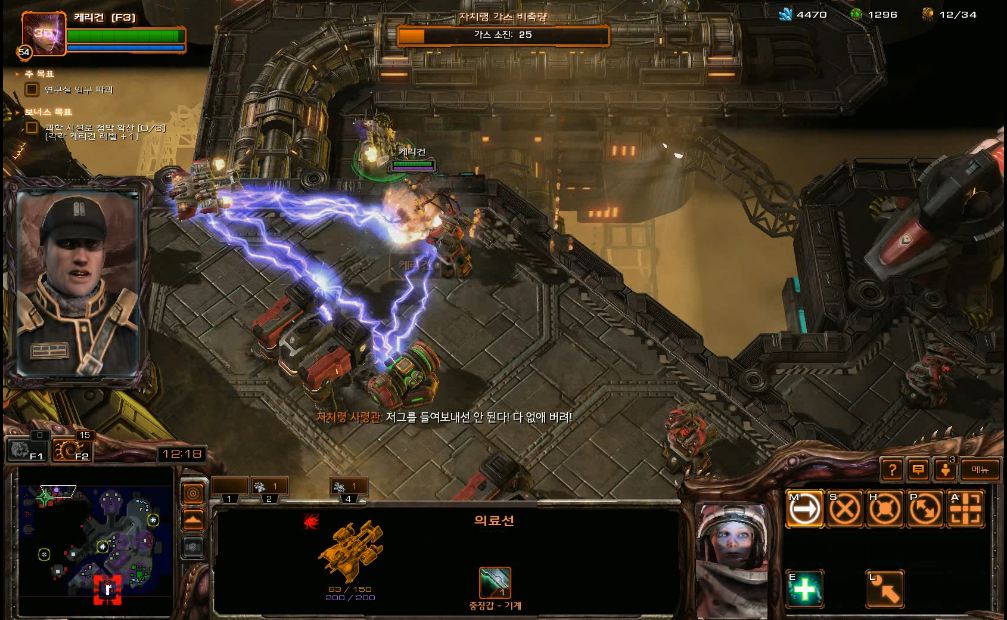The image size is (1007, 620).
Task: Activate the Hold Position command
Action: pos(885,509)
